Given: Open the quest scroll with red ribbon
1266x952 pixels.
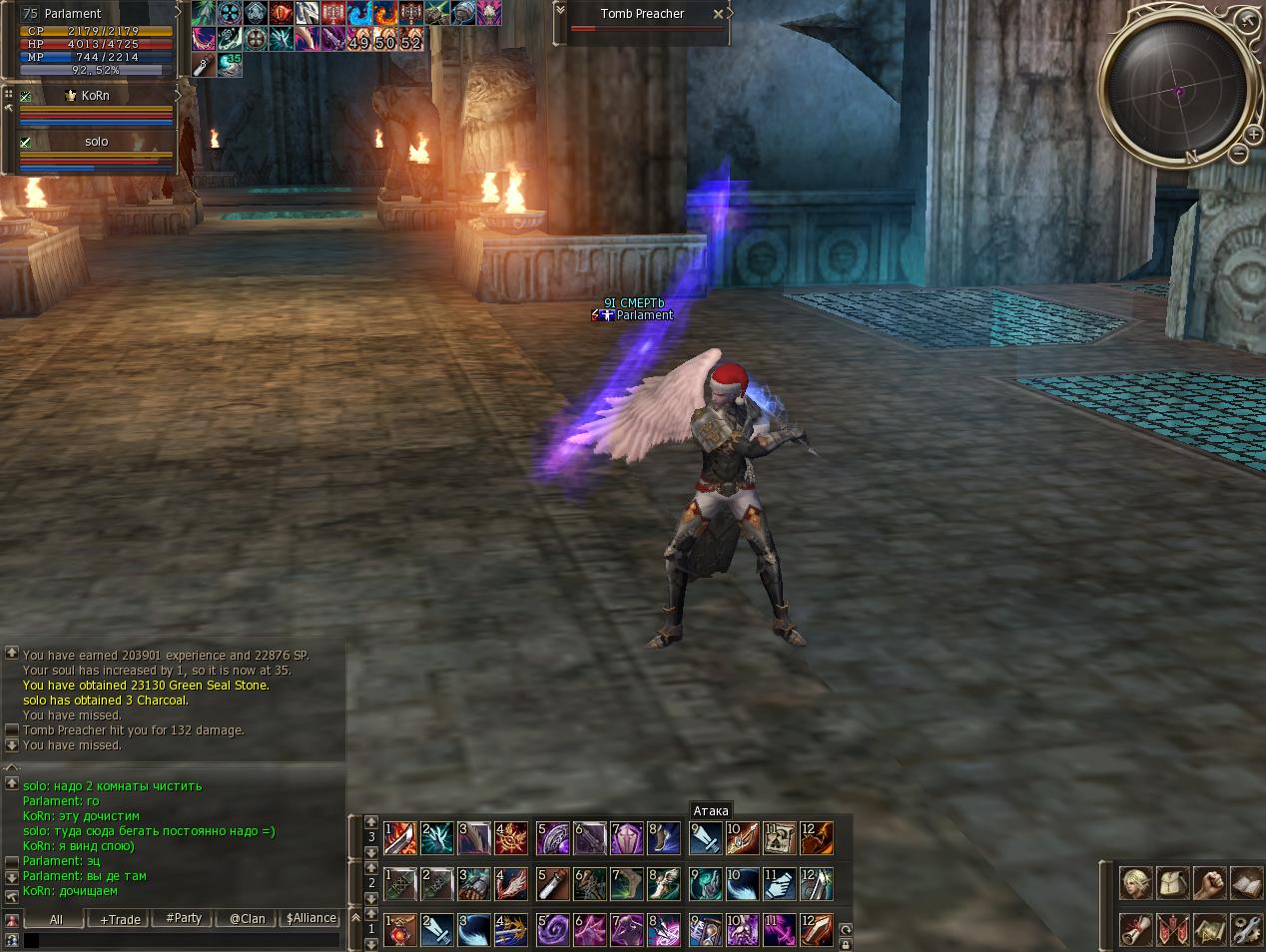Looking at the screenshot, I should (1135, 929).
